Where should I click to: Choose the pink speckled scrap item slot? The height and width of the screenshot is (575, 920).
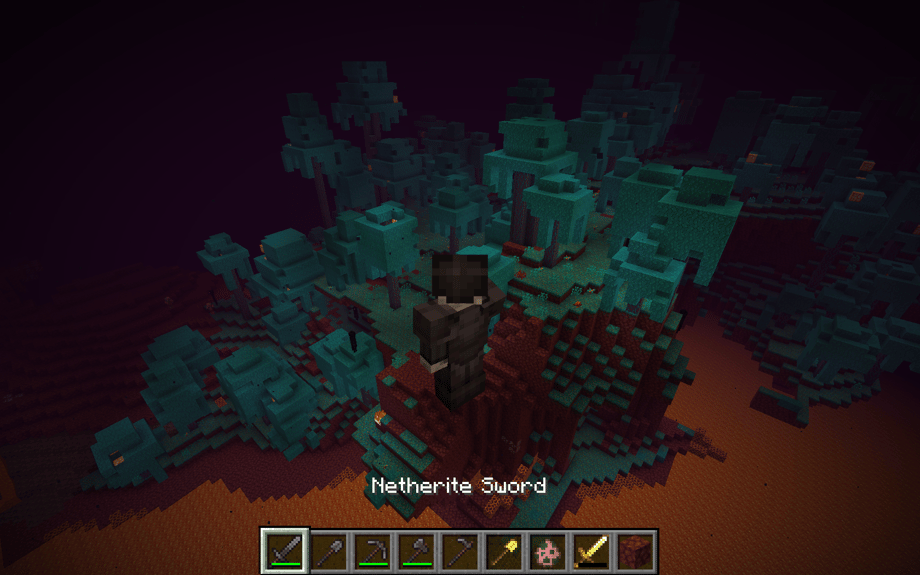point(548,551)
